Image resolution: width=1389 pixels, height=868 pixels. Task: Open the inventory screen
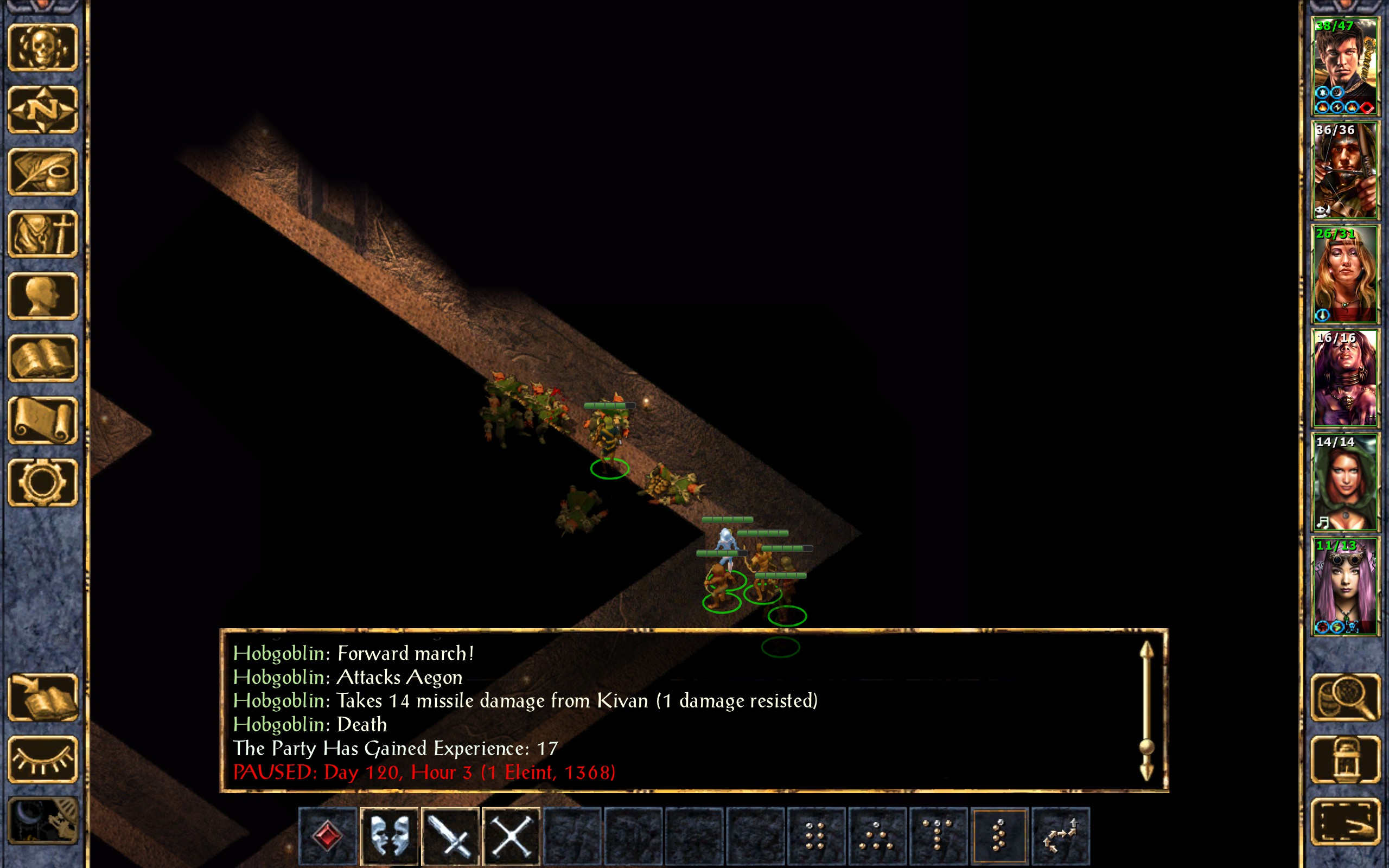[x=43, y=234]
